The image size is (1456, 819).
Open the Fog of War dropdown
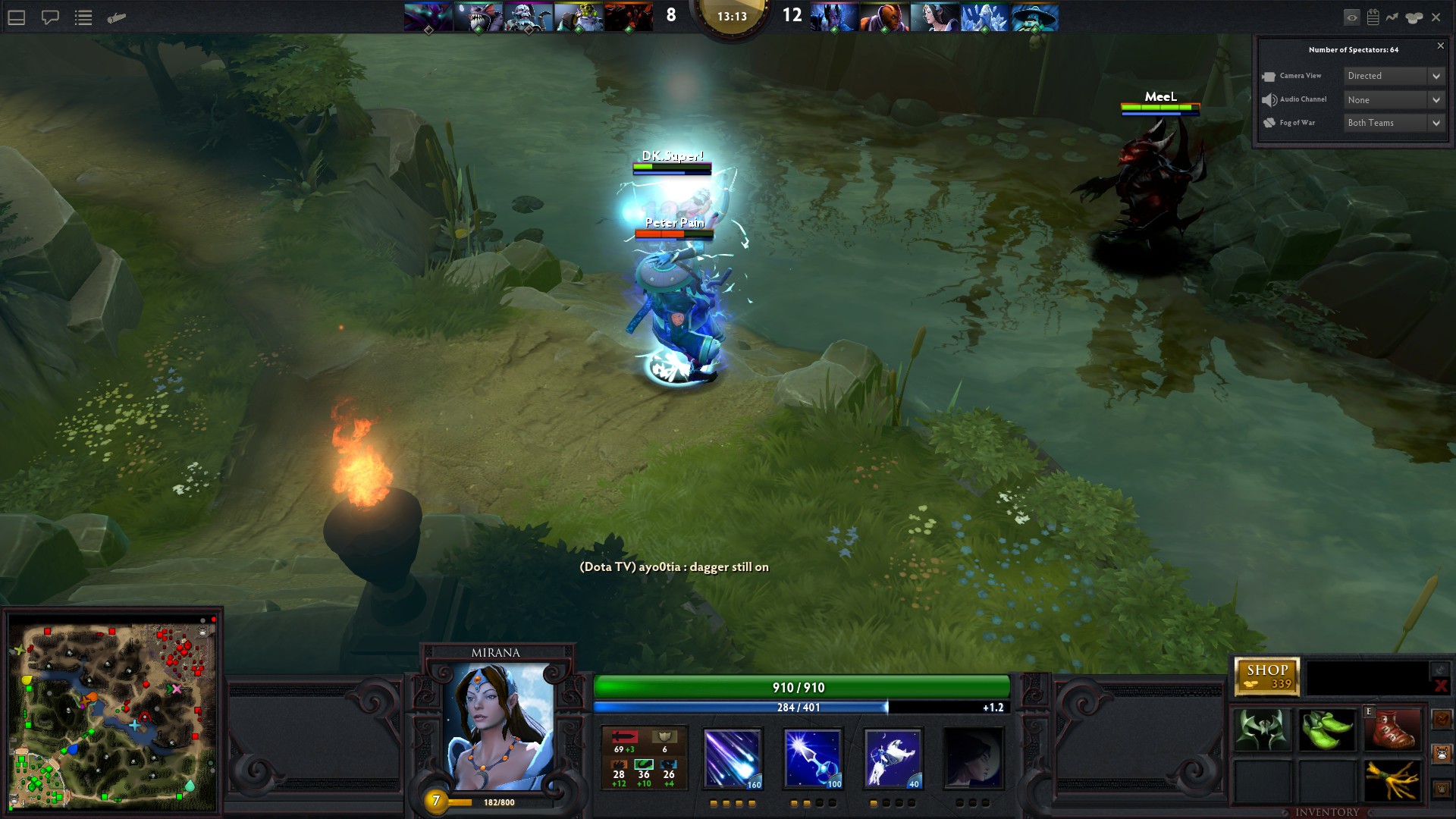1394,123
